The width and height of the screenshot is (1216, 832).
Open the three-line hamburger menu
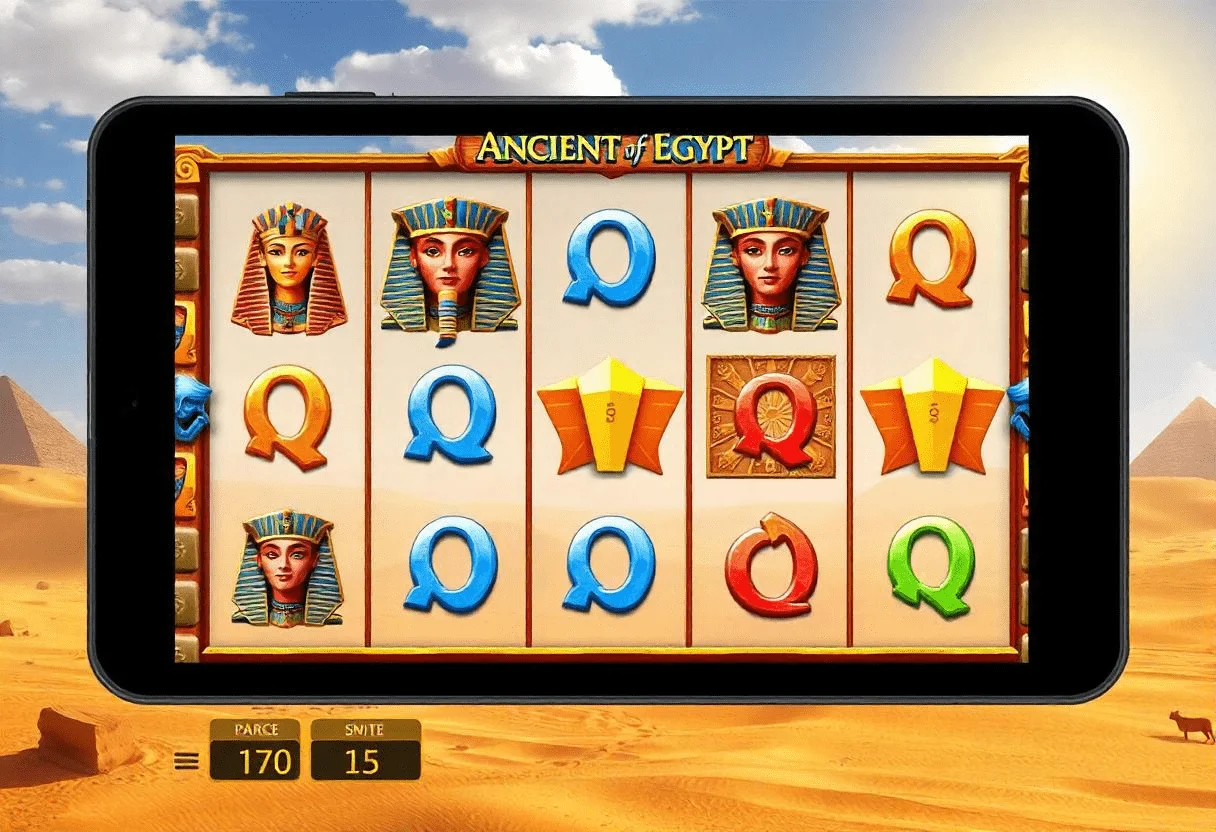click(186, 761)
